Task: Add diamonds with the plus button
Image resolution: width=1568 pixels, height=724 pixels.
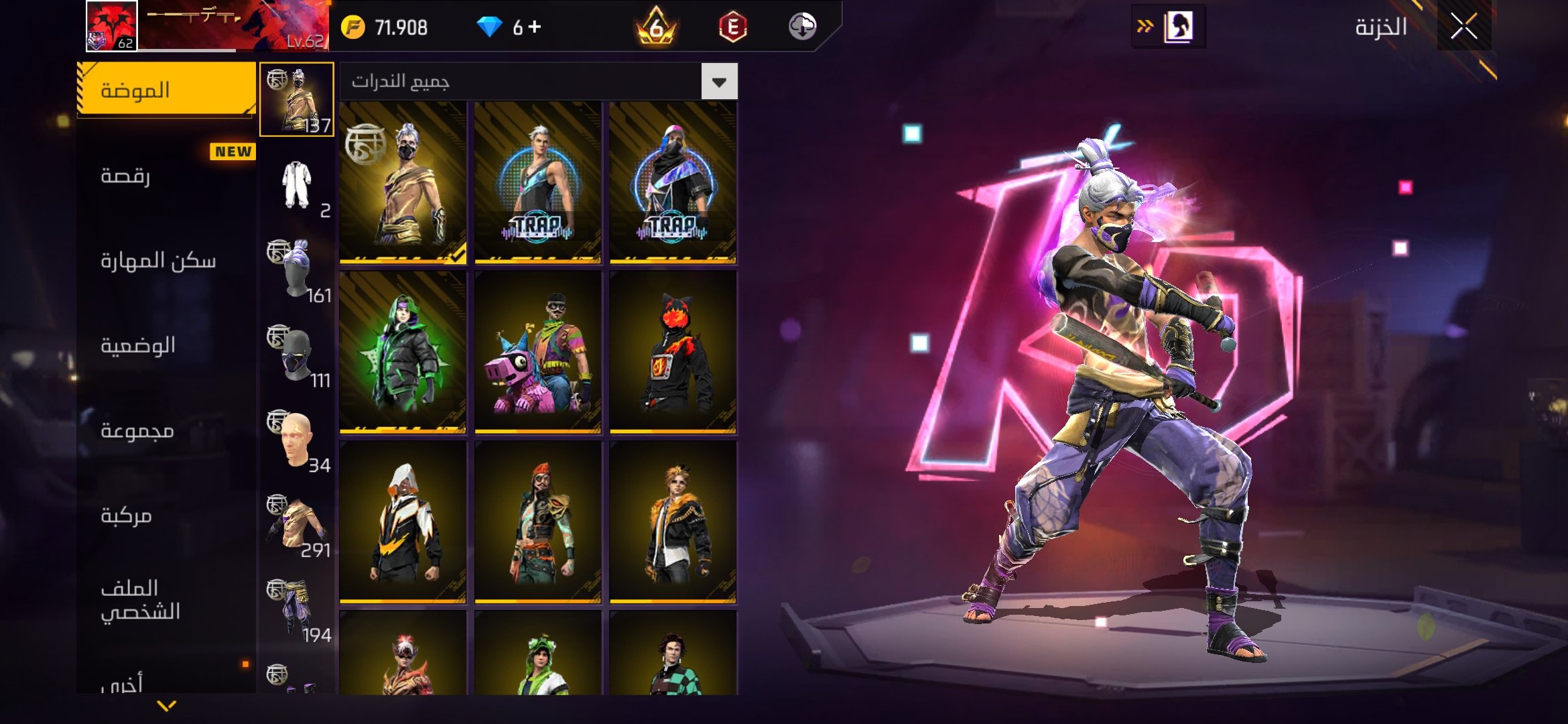Action: point(535,27)
